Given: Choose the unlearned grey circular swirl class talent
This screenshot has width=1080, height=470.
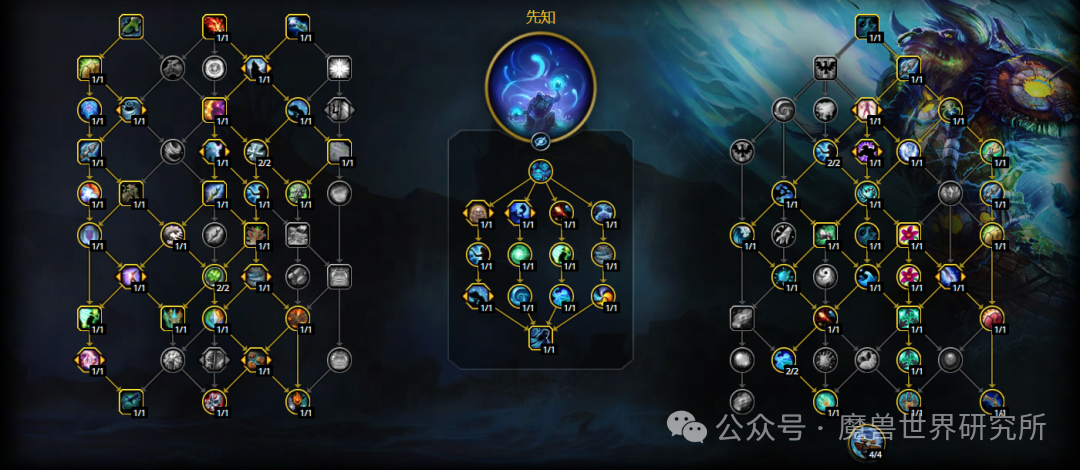Looking at the screenshot, I should 214,67.
